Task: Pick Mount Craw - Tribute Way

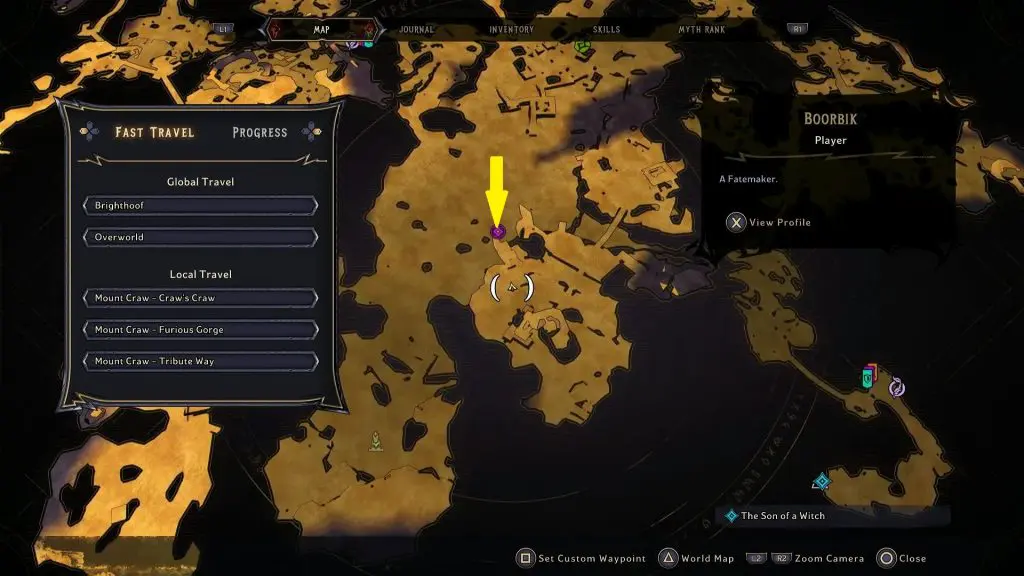Action: (200, 361)
